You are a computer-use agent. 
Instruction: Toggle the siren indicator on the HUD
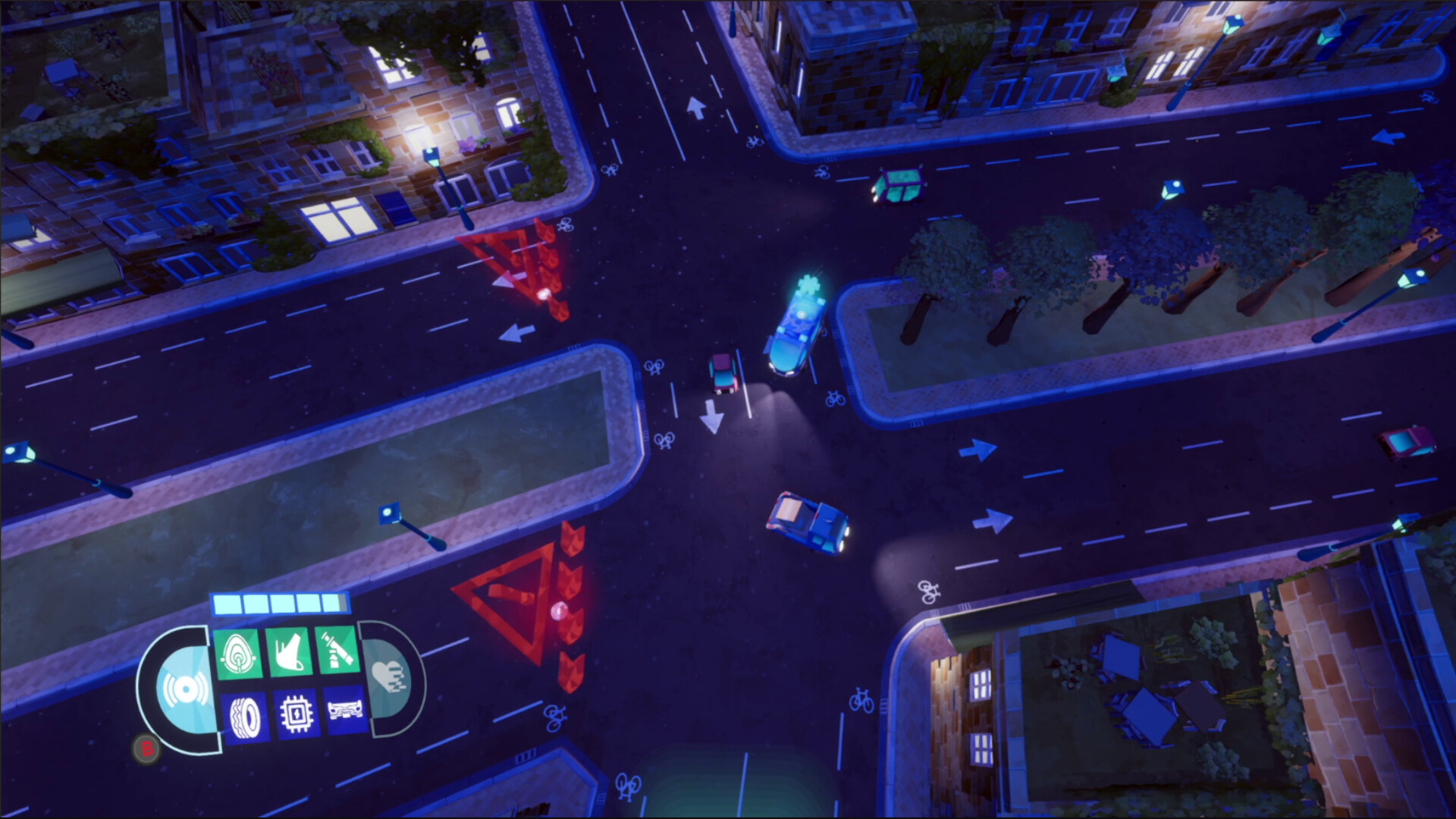(x=185, y=689)
